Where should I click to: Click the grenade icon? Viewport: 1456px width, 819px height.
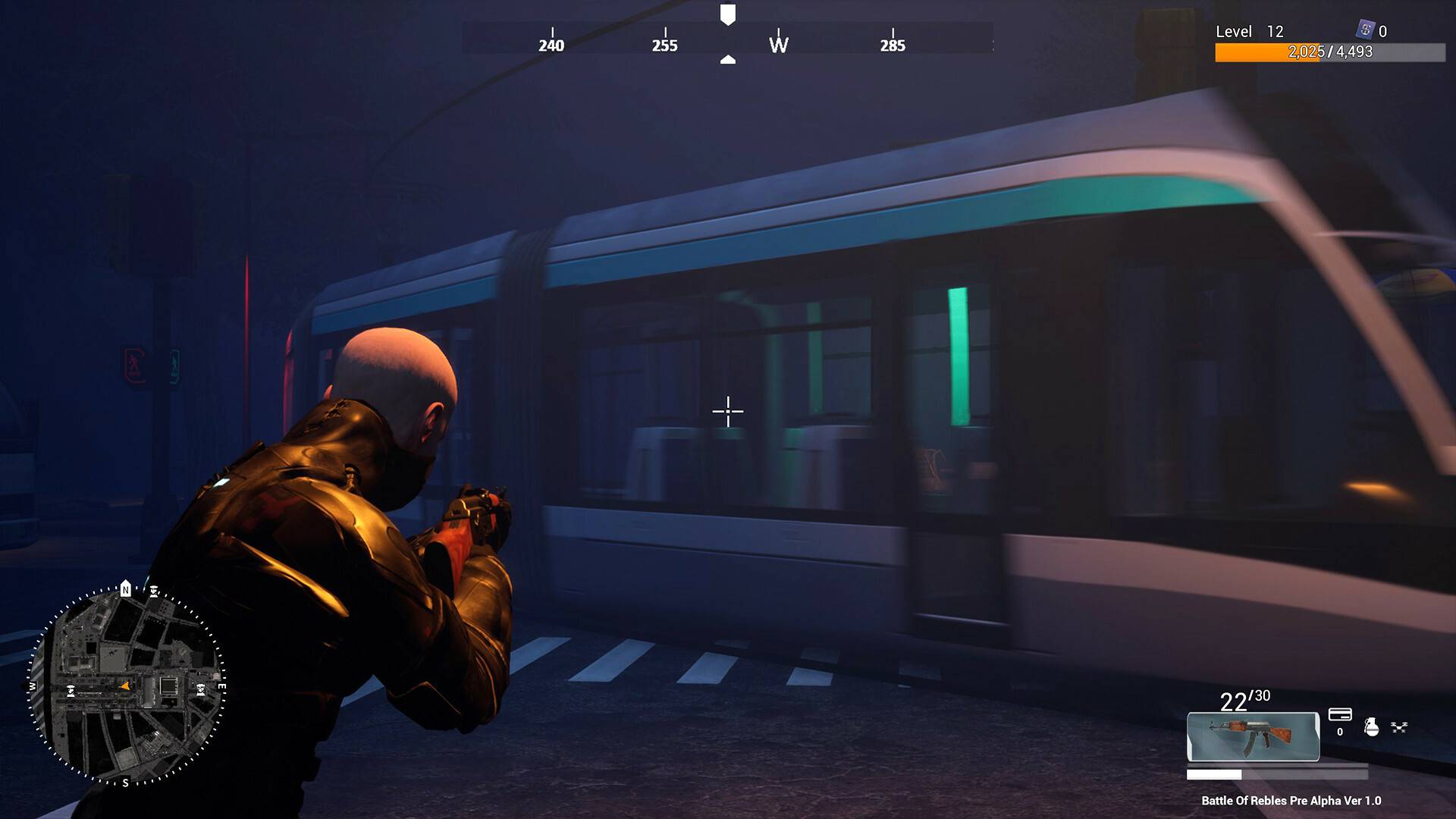1371,726
